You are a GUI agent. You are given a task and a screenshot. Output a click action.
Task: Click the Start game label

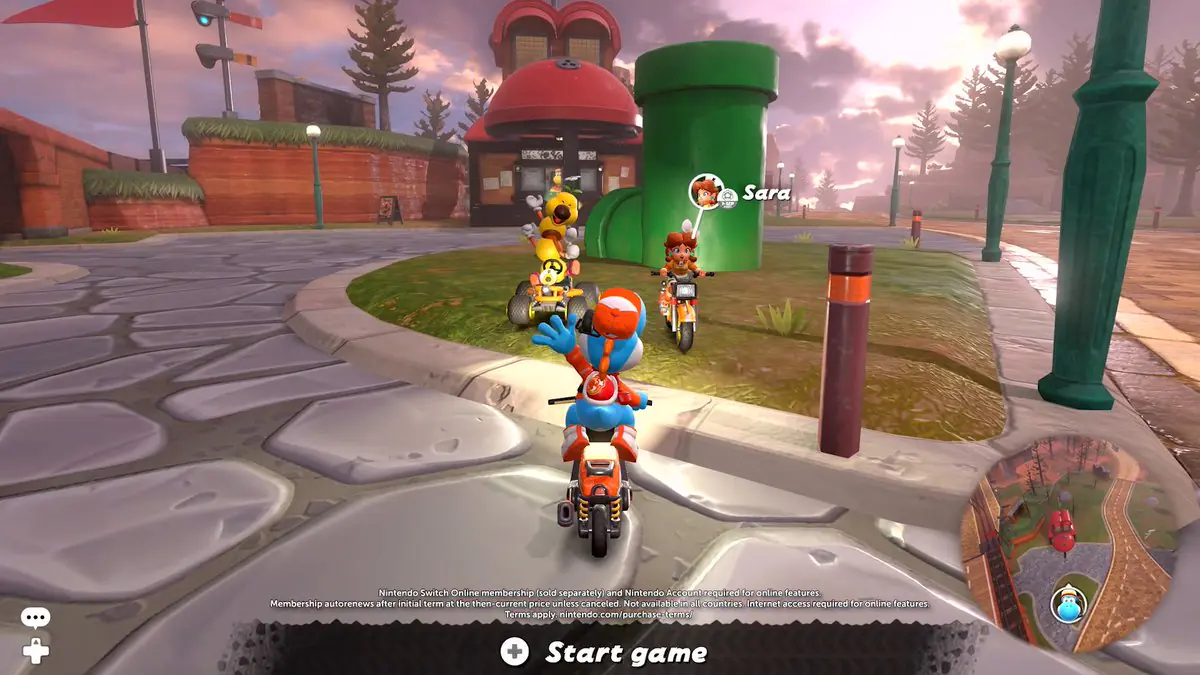(625, 654)
